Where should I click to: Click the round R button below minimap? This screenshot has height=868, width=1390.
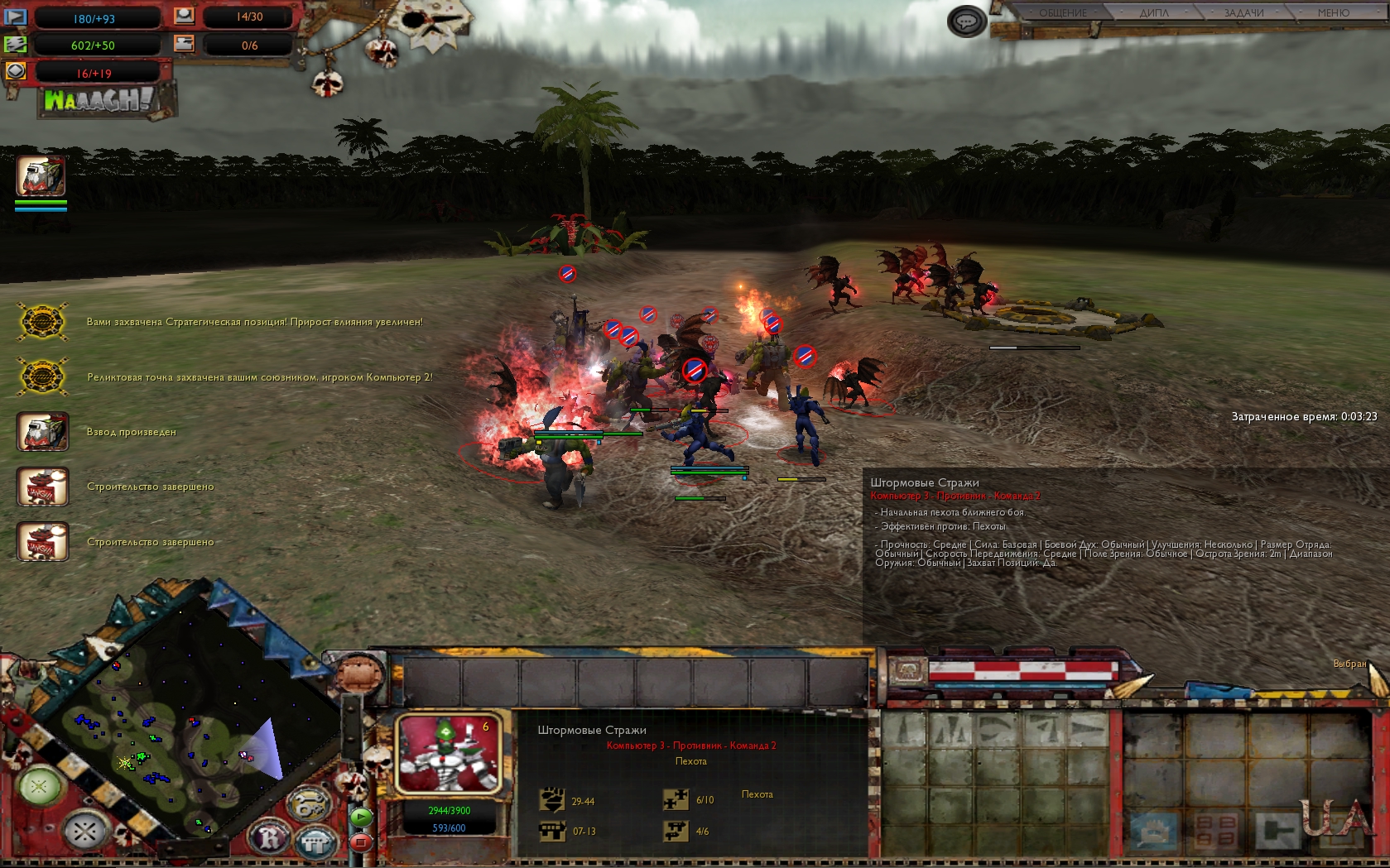[x=271, y=838]
